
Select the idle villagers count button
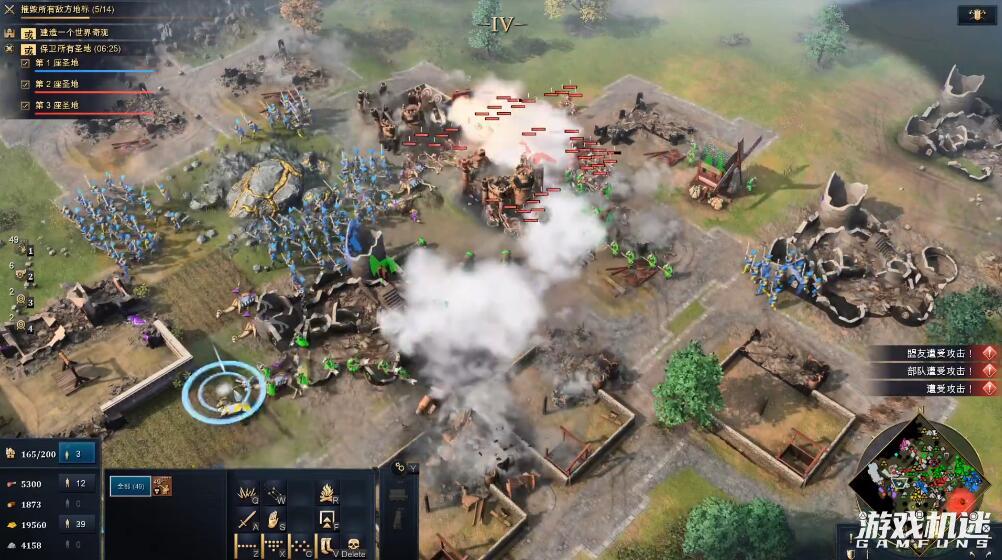pos(78,453)
